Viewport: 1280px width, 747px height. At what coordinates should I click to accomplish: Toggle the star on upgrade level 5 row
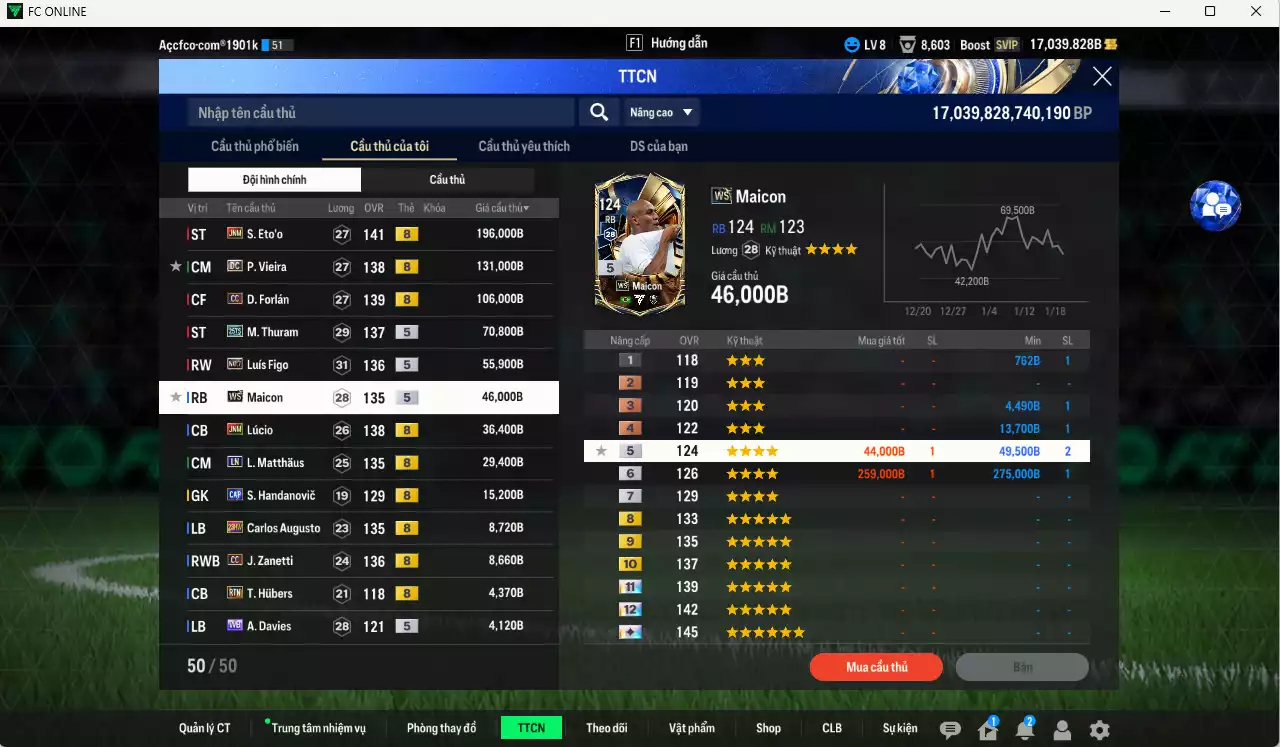(x=601, y=451)
